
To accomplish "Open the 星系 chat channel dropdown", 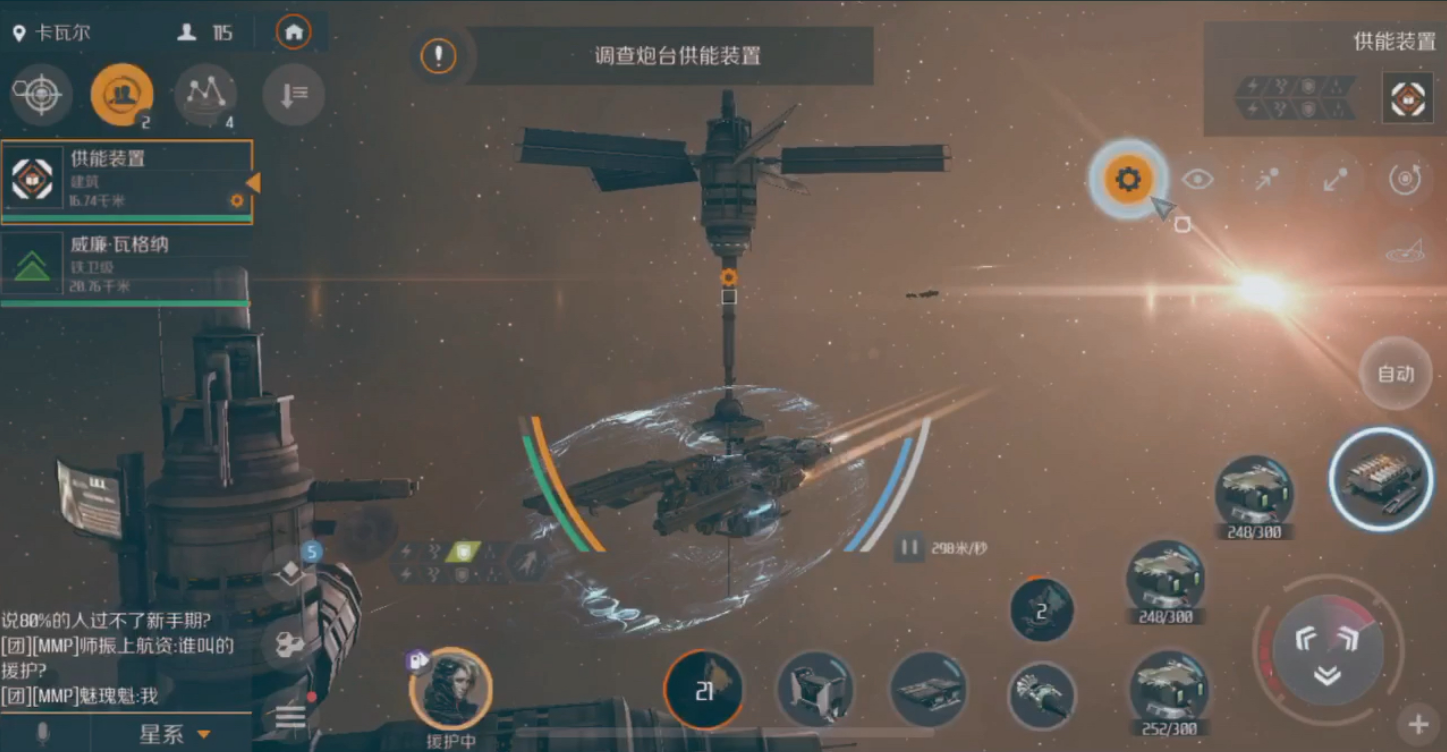I will [174, 735].
